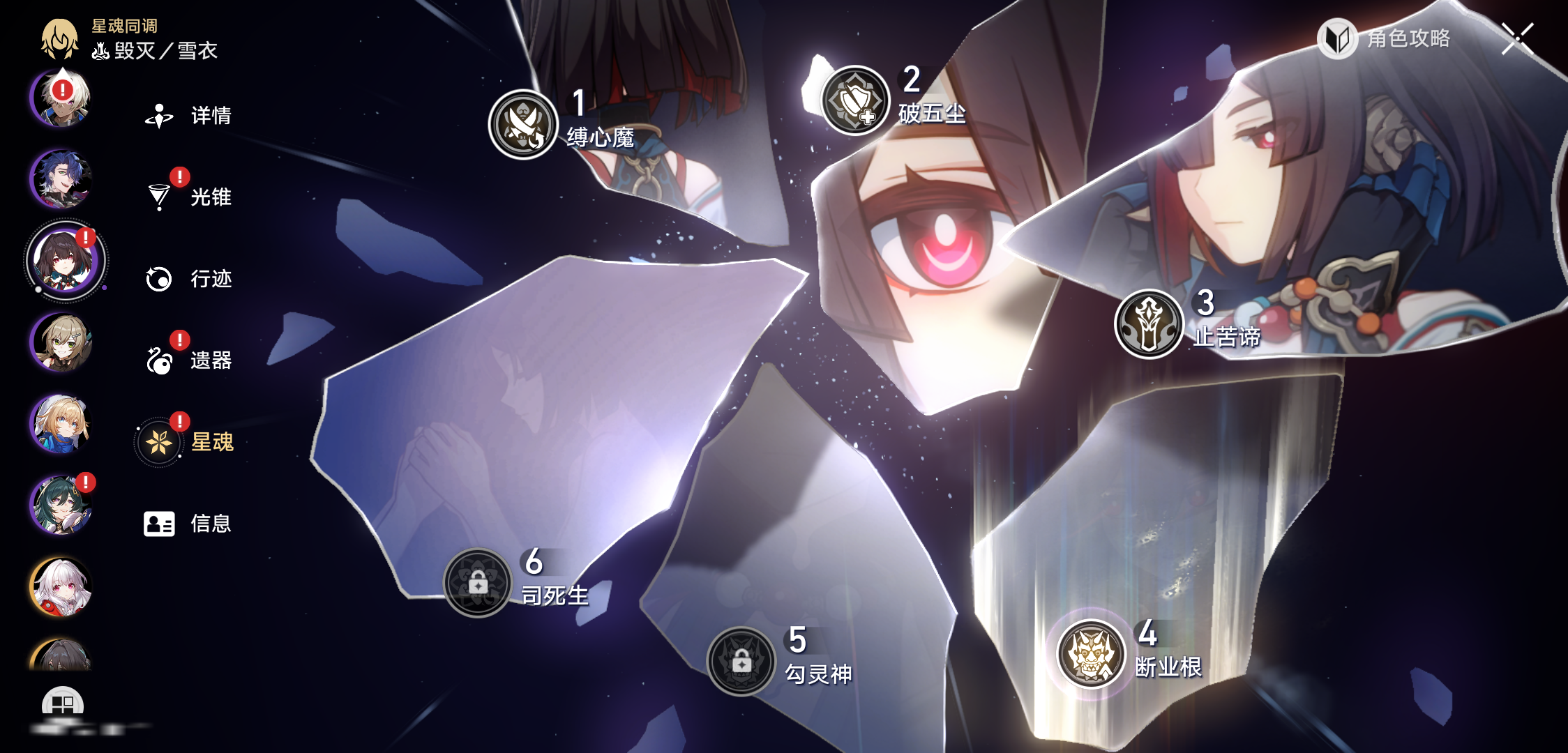The height and width of the screenshot is (753, 1568).
Task: Switch to the blue-haired character portrait
Action: pyautogui.click(x=61, y=179)
